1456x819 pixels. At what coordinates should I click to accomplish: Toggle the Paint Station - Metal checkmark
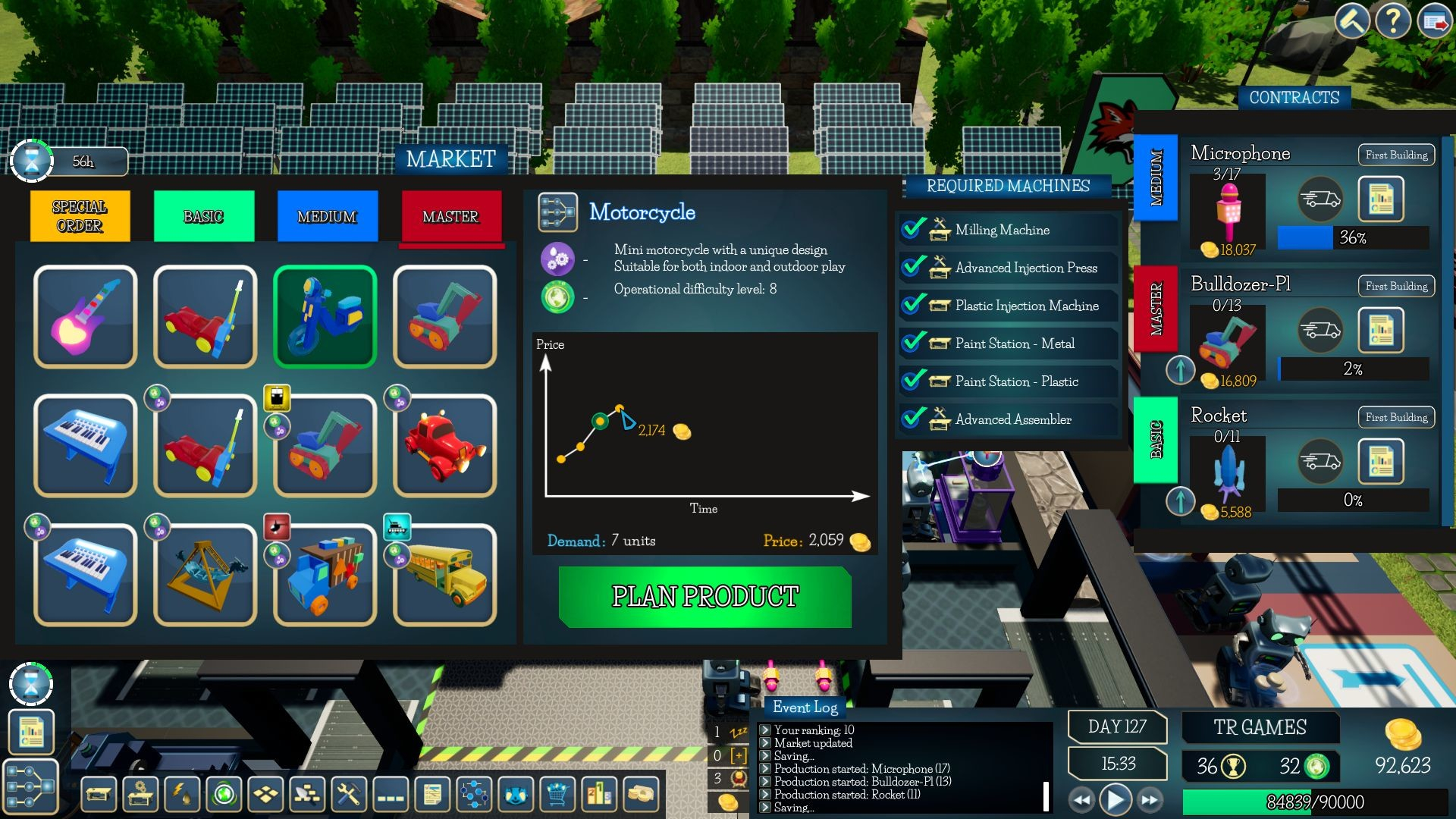pos(912,344)
